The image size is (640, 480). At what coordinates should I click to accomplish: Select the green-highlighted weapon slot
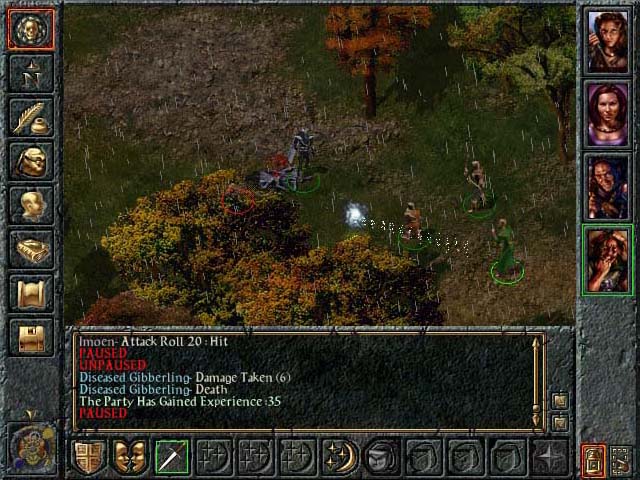coord(173,458)
